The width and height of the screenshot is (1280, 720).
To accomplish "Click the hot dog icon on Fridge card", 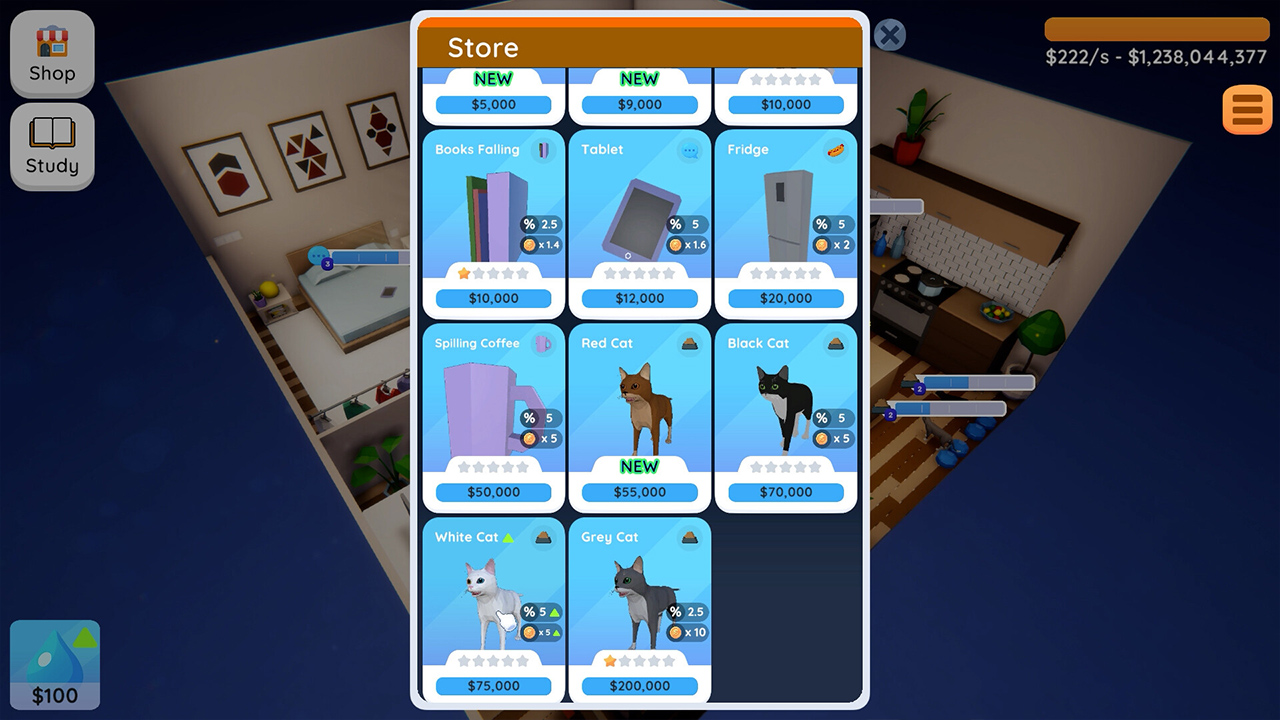I will (835, 151).
